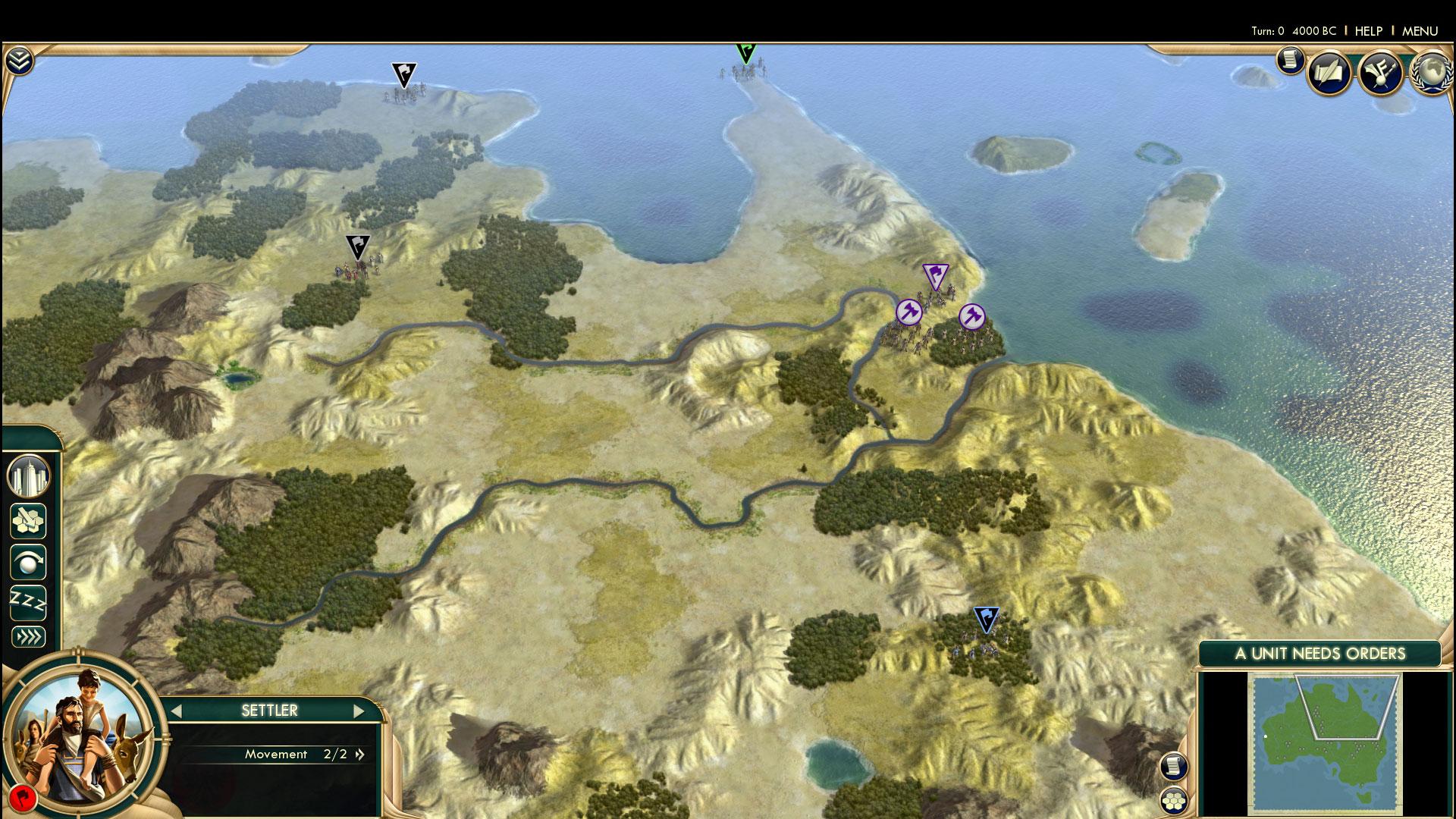This screenshot has height=819, width=1456.
Task: Found a city with the skyscraper icon
Action: coord(29,477)
